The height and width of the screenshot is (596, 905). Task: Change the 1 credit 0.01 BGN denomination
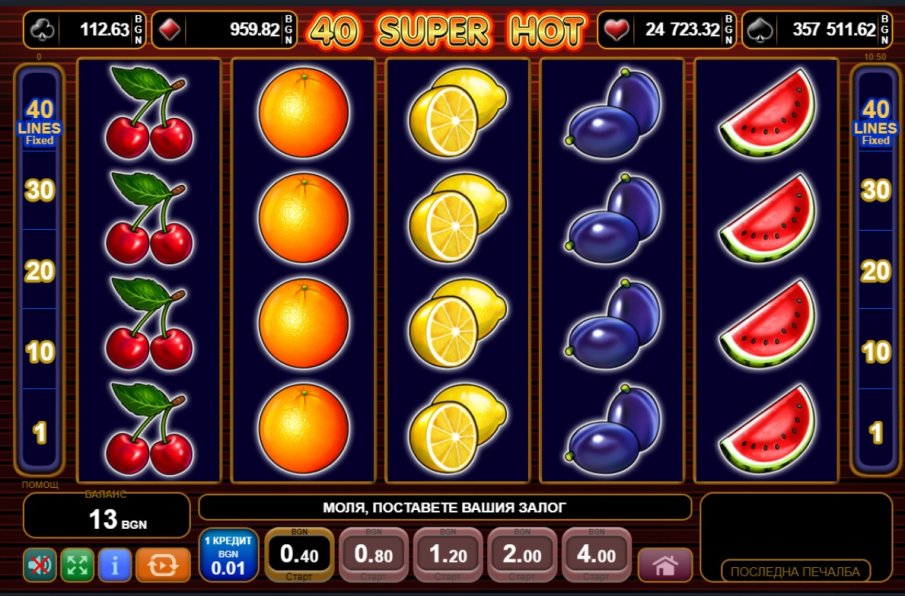pyautogui.click(x=228, y=556)
